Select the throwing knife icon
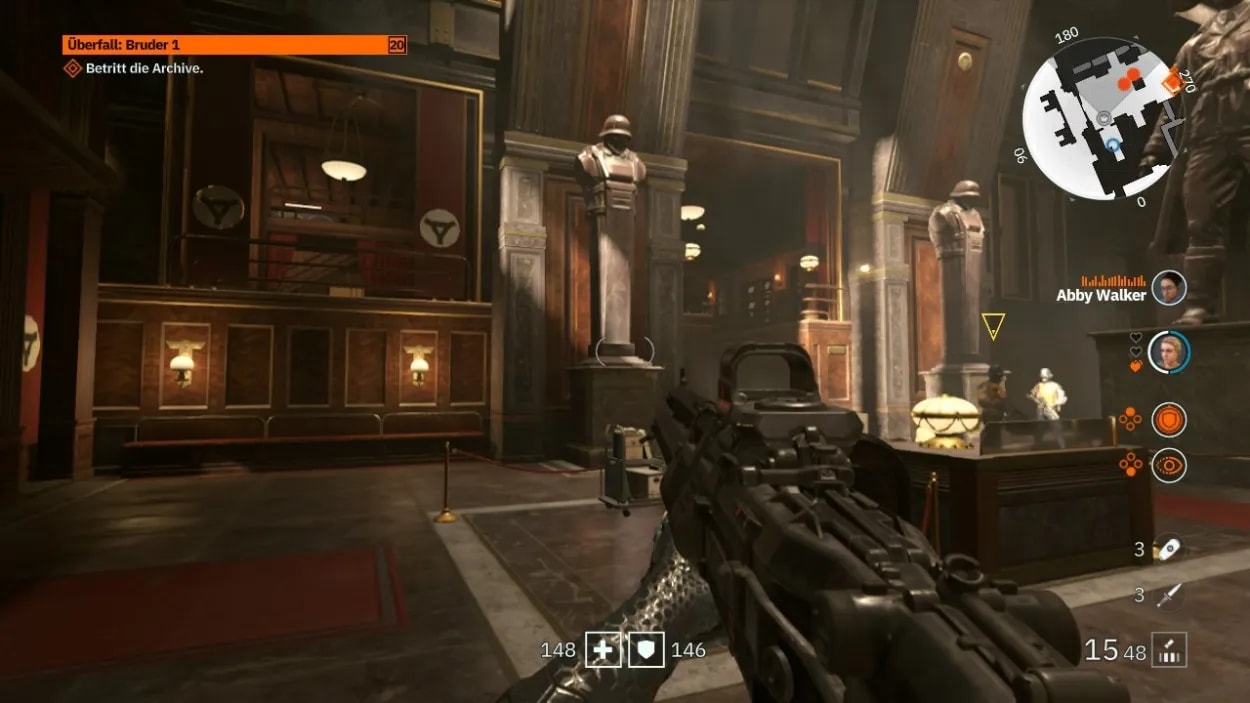 1168,596
